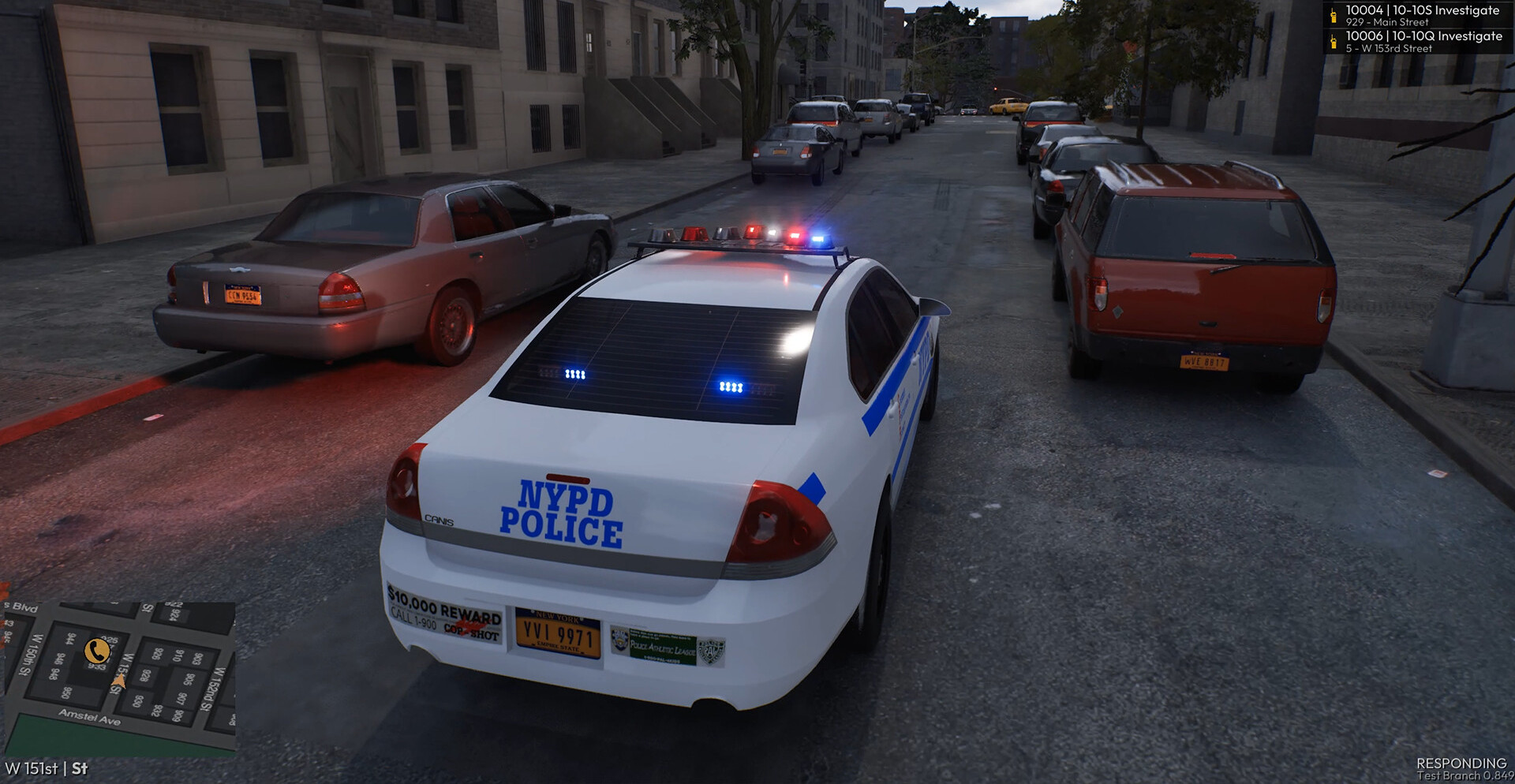Select the 10004 10-10S Investigate callout
This screenshot has width=1515, height=784.
(1421, 15)
